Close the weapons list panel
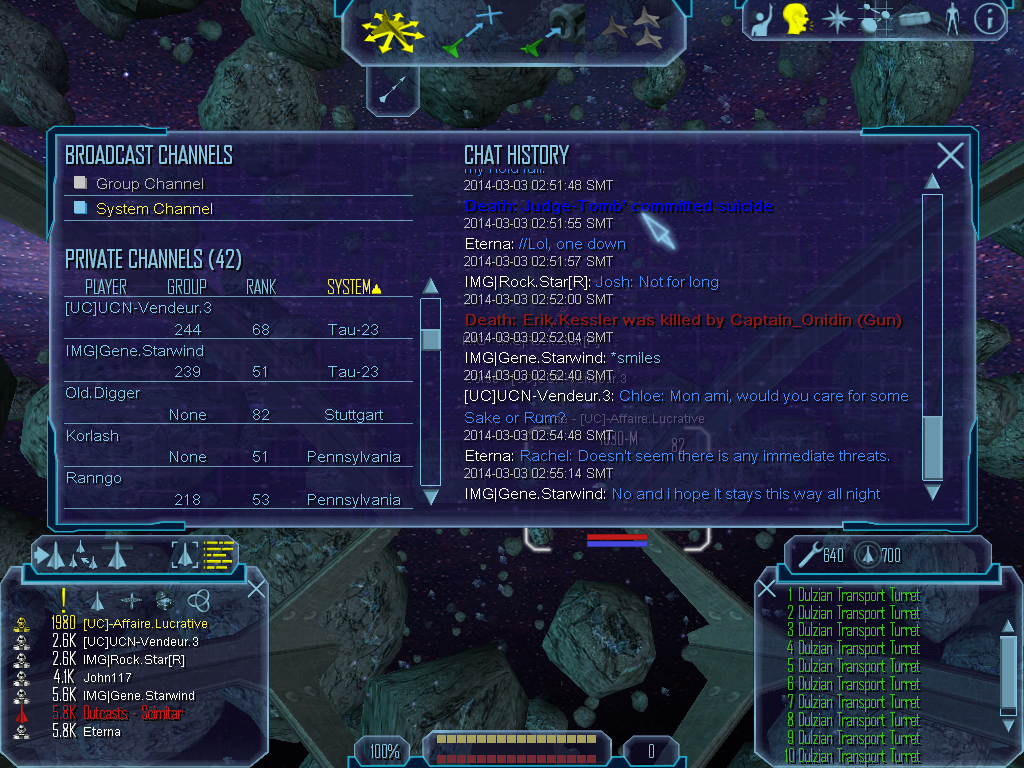This screenshot has width=1024, height=768. click(x=767, y=589)
